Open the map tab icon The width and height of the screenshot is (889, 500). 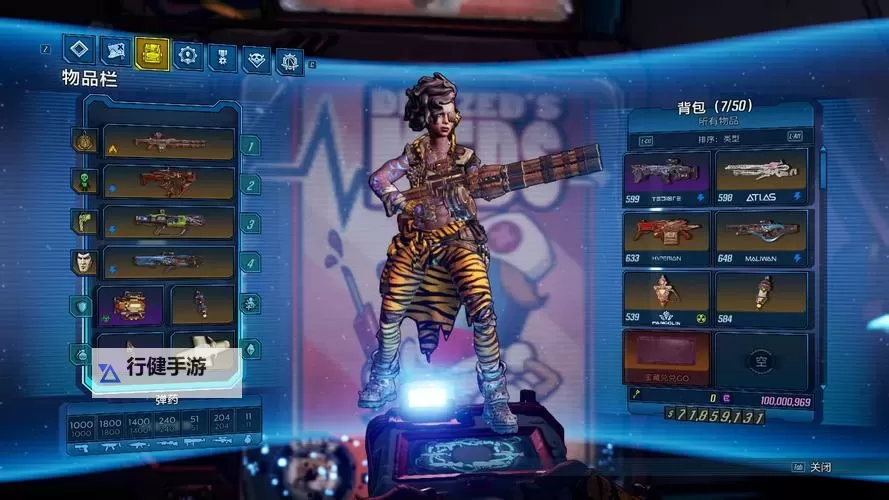click(x=115, y=50)
